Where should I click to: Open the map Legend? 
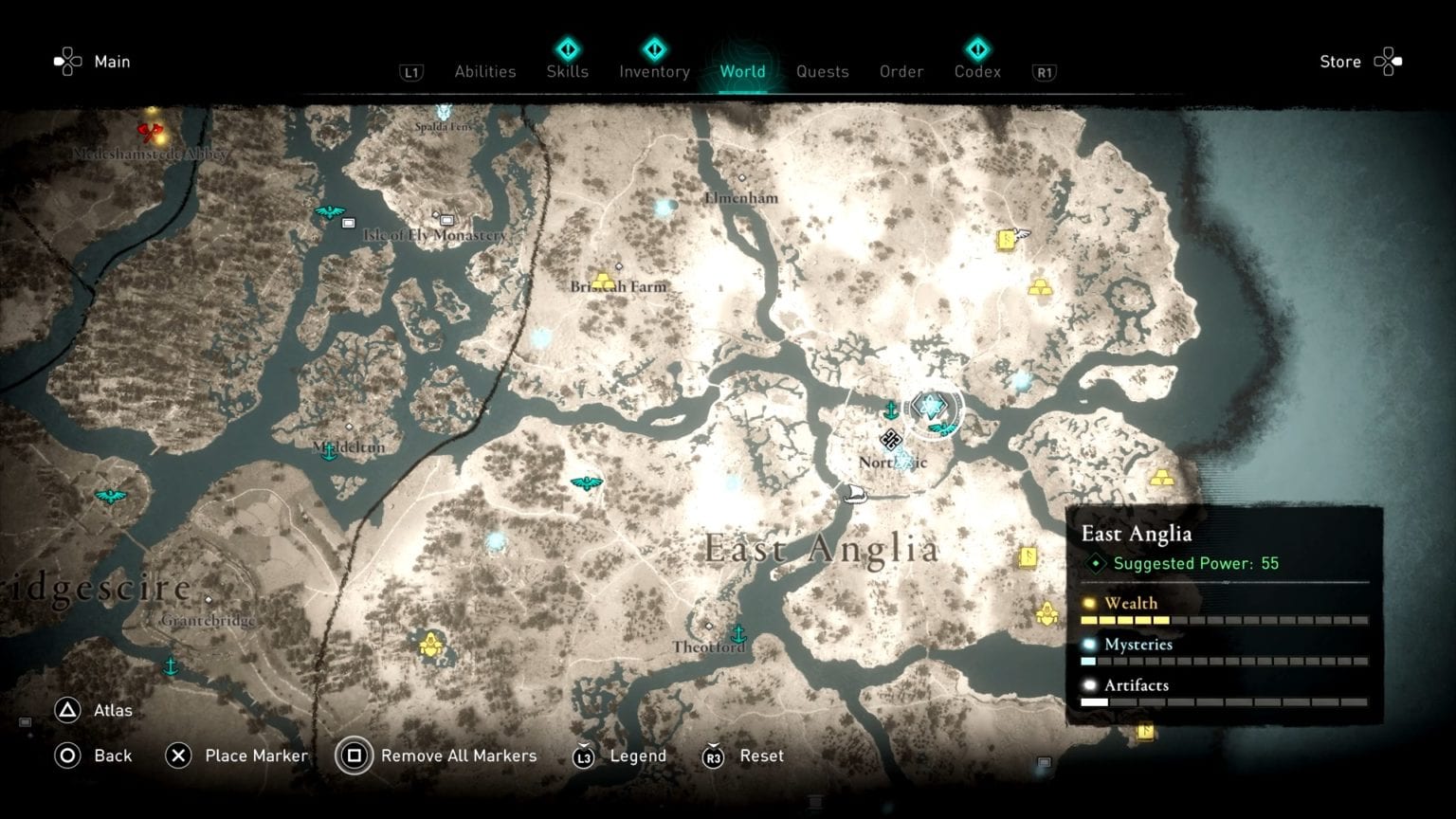639,755
